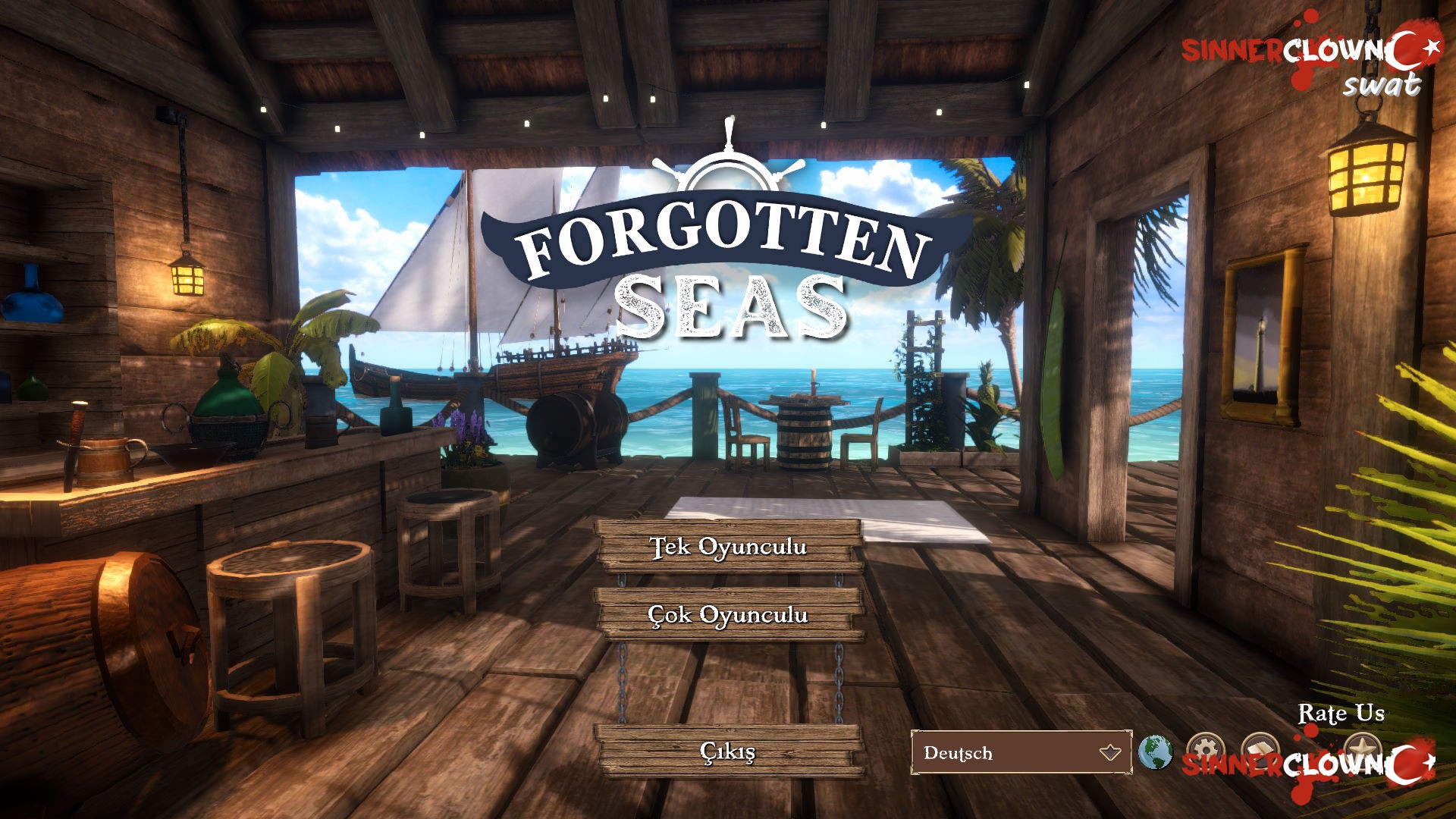Click the Deutsch text in the language box

pyautogui.click(x=957, y=754)
